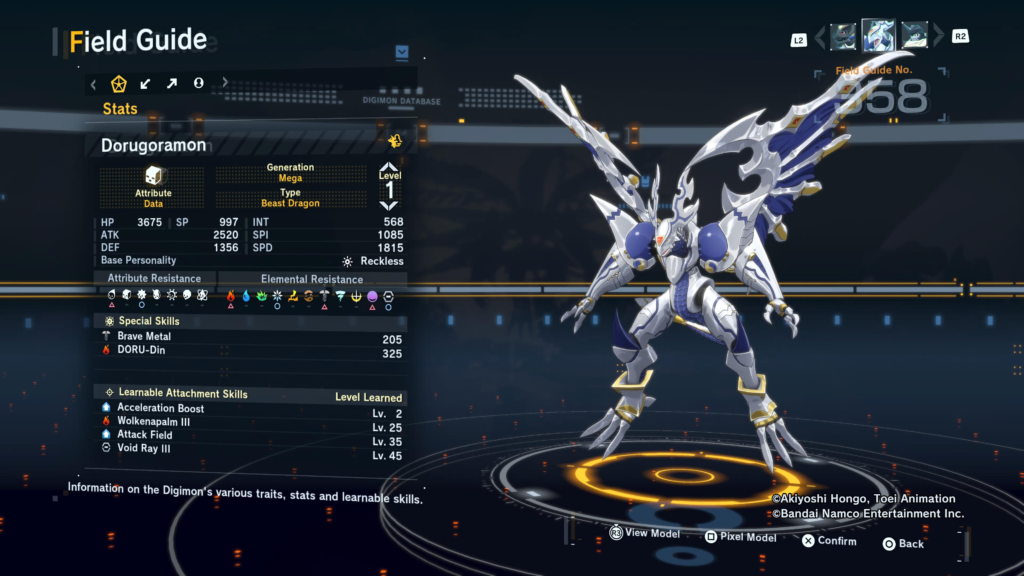Choose the Wolkenapalm III attachment skill
Image resolution: width=1024 pixels, height=576 pixels.
[x=250, y=422]
